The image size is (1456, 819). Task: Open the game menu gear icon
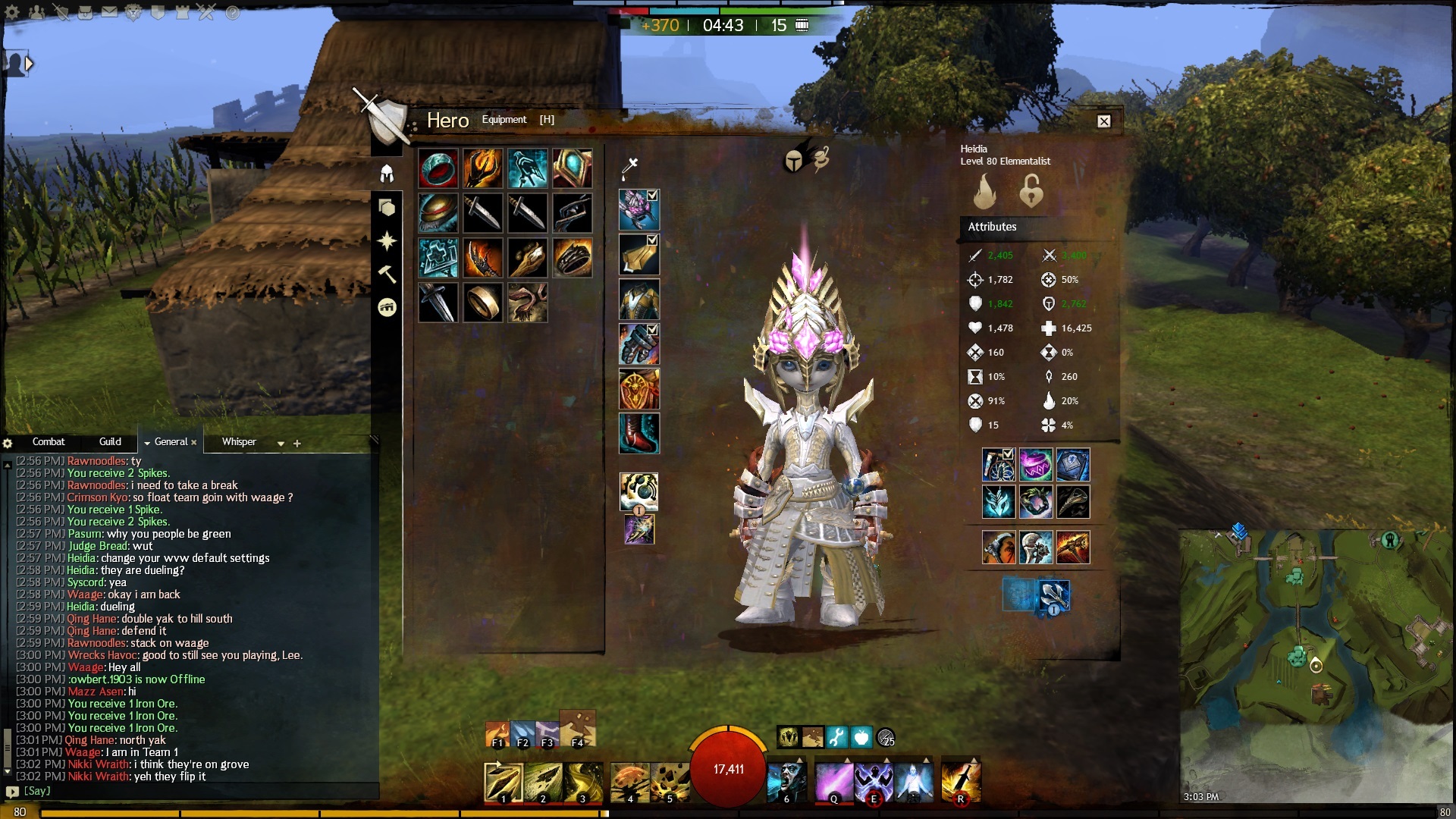tap(12, 12)
